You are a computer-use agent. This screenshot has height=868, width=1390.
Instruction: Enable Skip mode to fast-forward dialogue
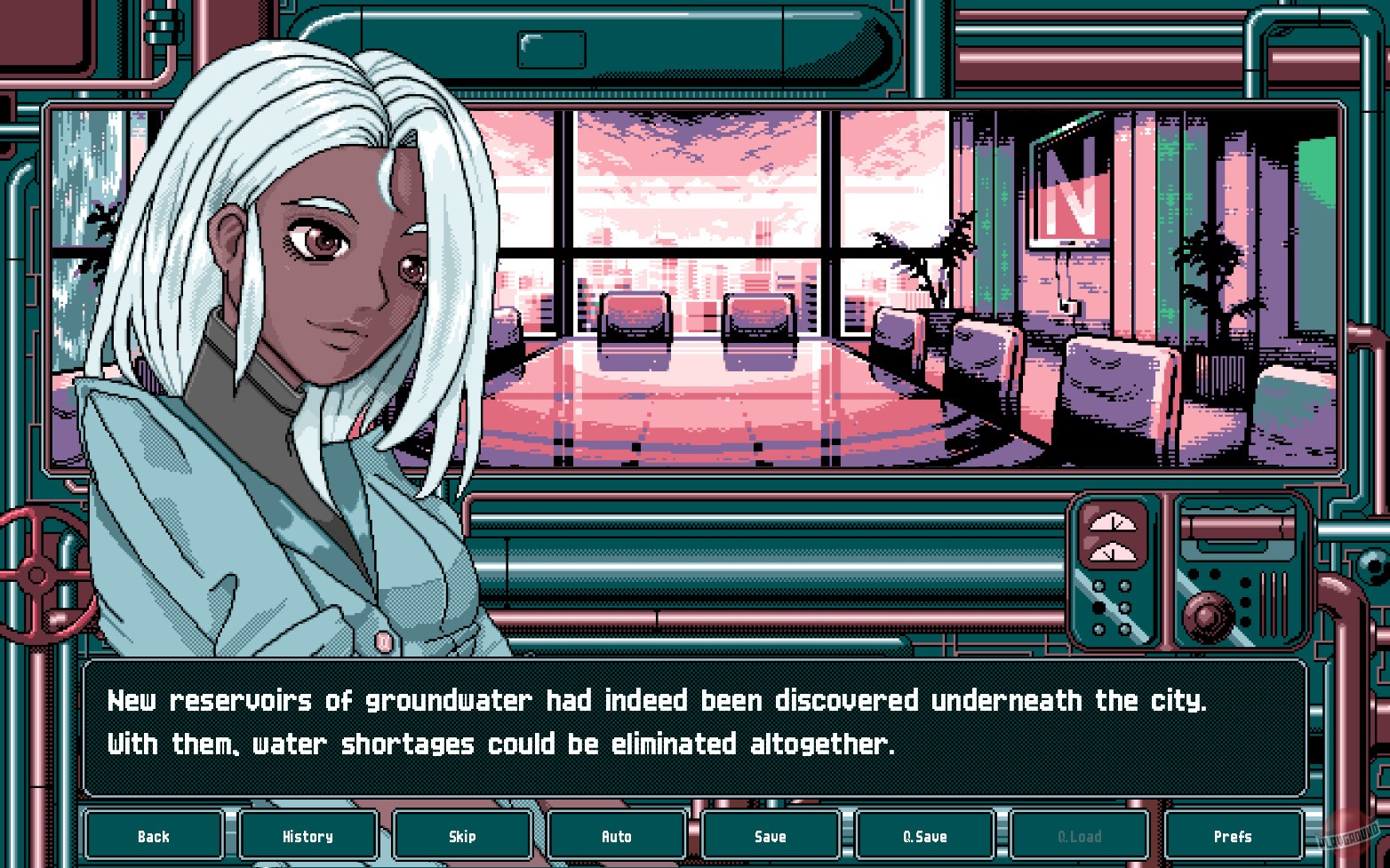click(461, 835)
